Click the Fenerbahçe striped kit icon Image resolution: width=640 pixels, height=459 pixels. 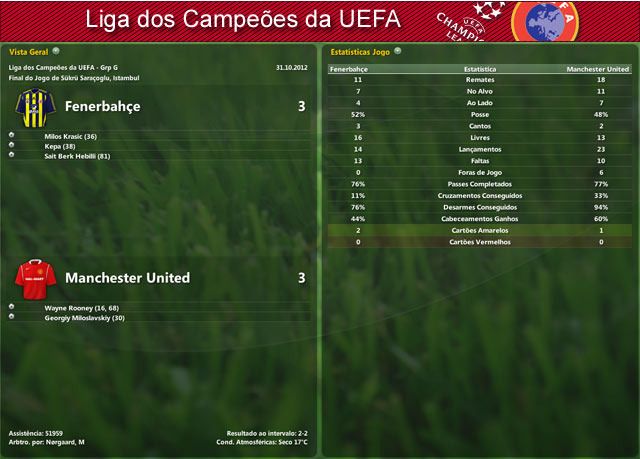33,105
